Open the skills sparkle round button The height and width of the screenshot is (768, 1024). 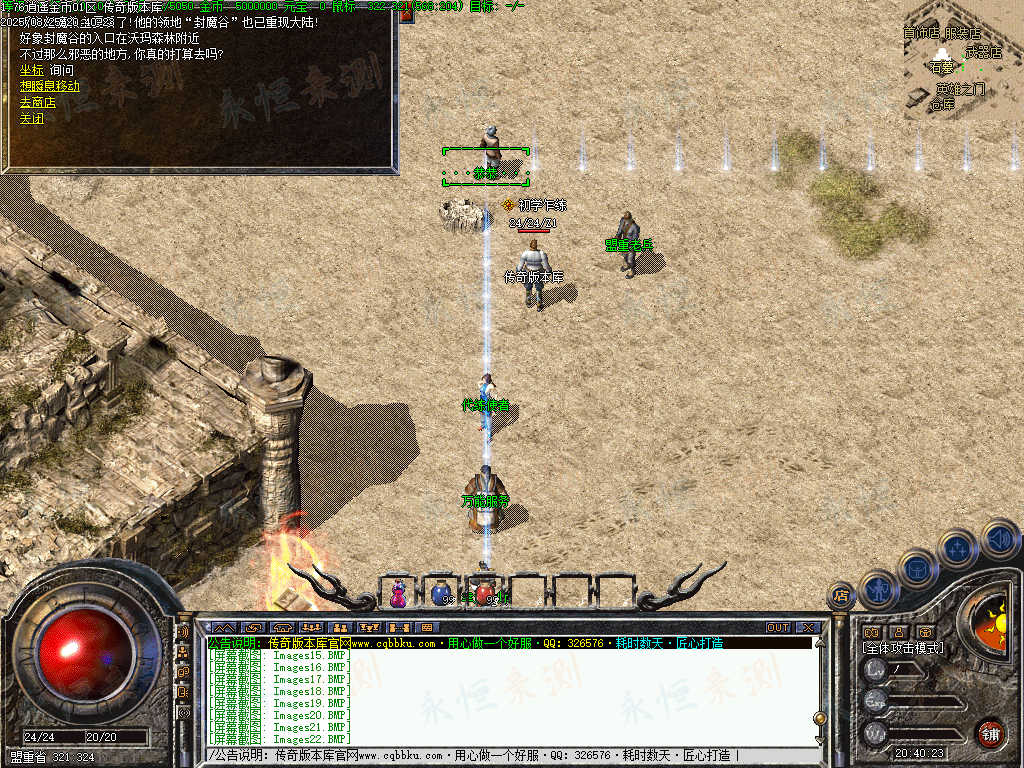[x=958, y=548]
